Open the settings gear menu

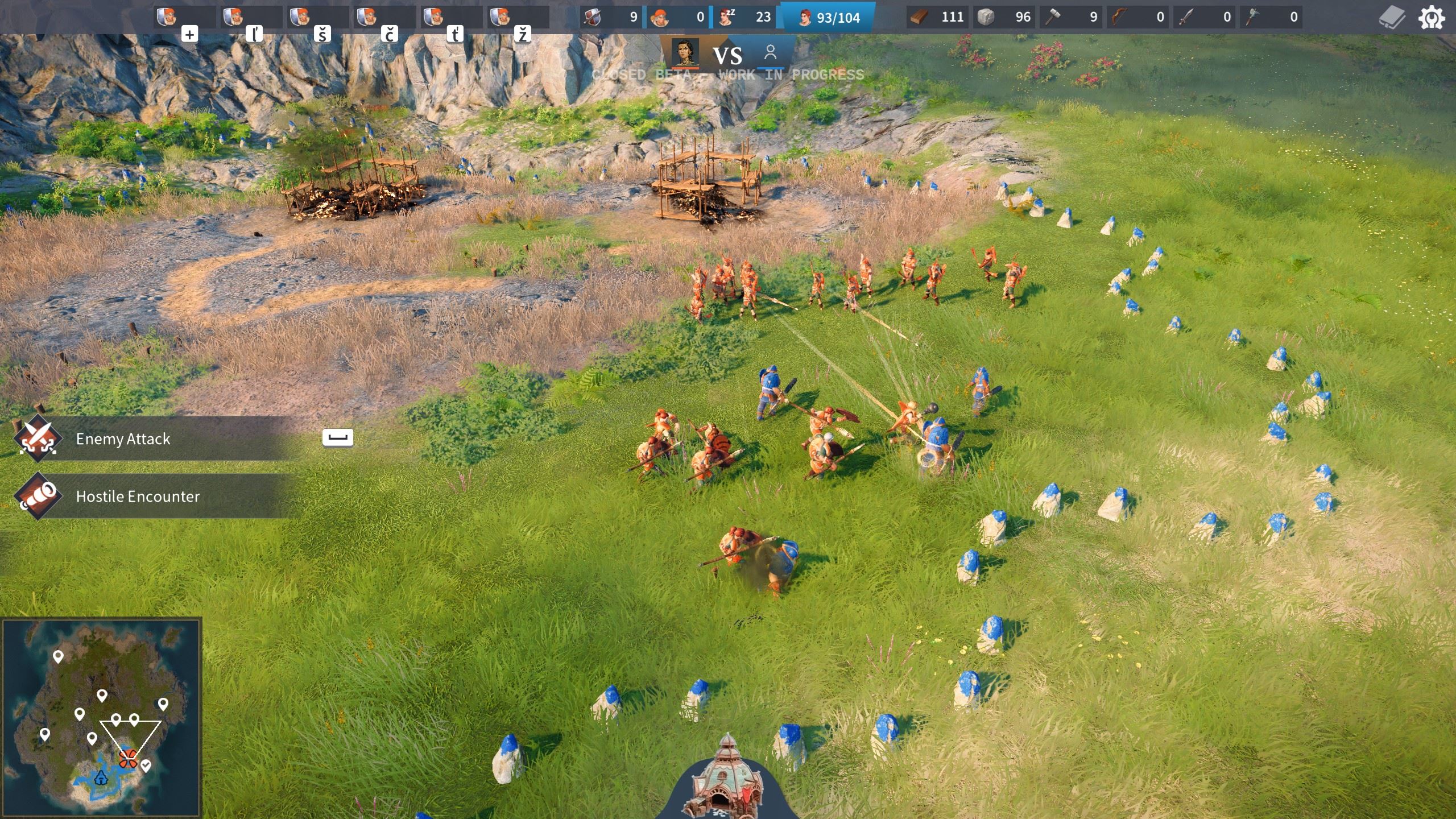click(1431, 18)
